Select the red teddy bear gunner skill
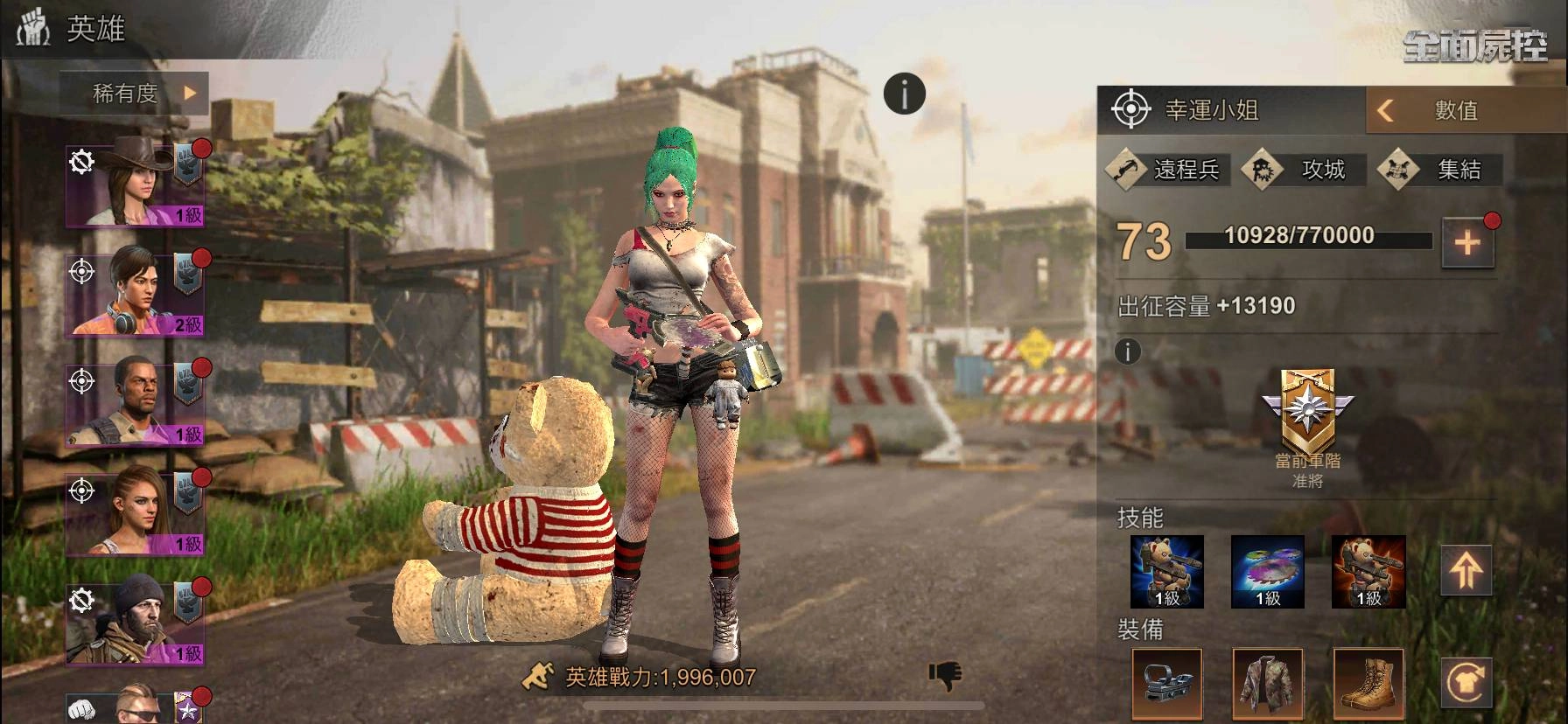Image resolution: width=1568 pixels, height=724 pixels. [x=1368, y=572]
